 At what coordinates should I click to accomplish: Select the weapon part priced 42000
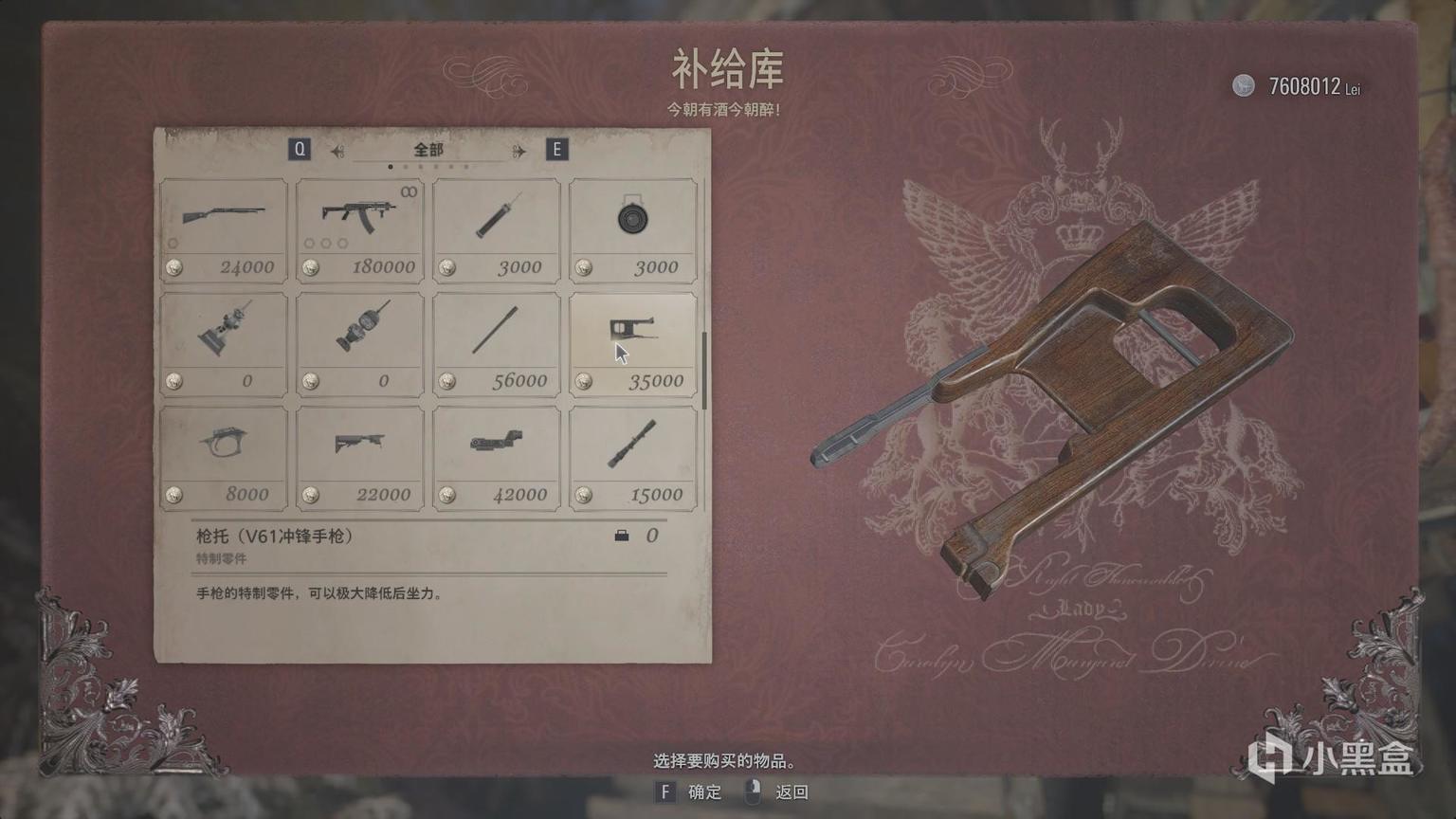(496, 455)
